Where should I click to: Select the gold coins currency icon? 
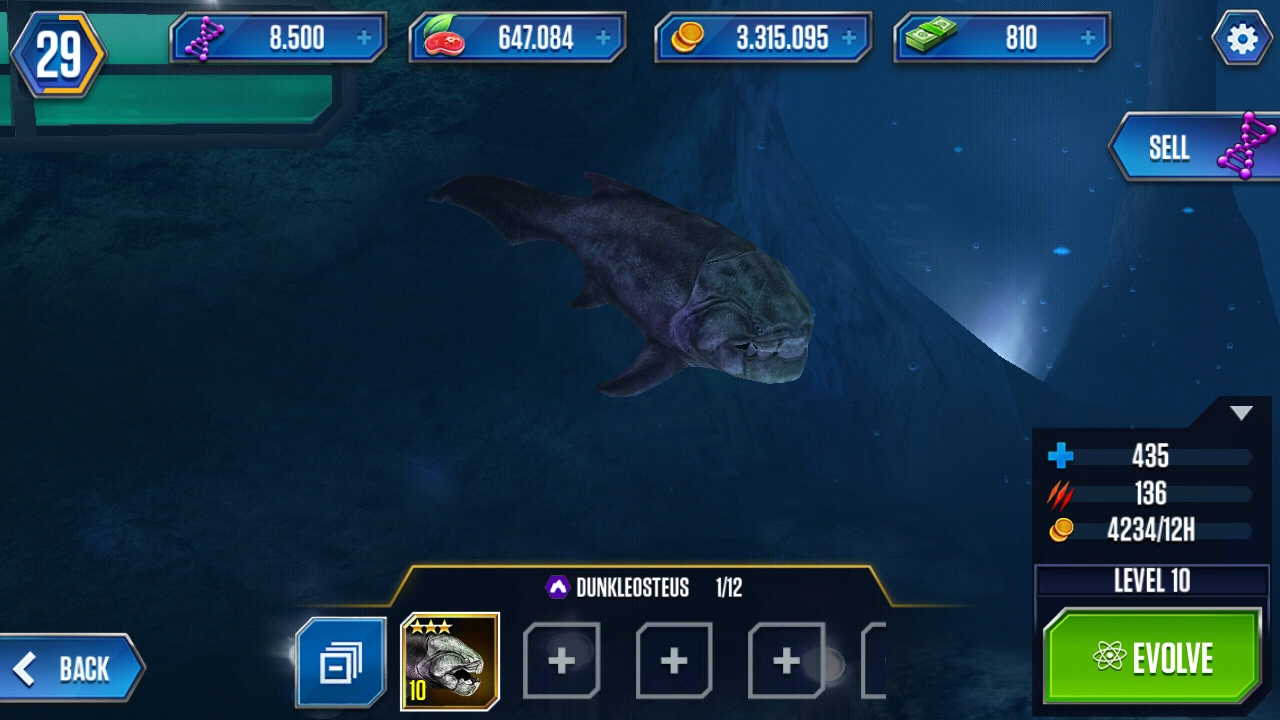pyautogui.click(x=685, y=36)
